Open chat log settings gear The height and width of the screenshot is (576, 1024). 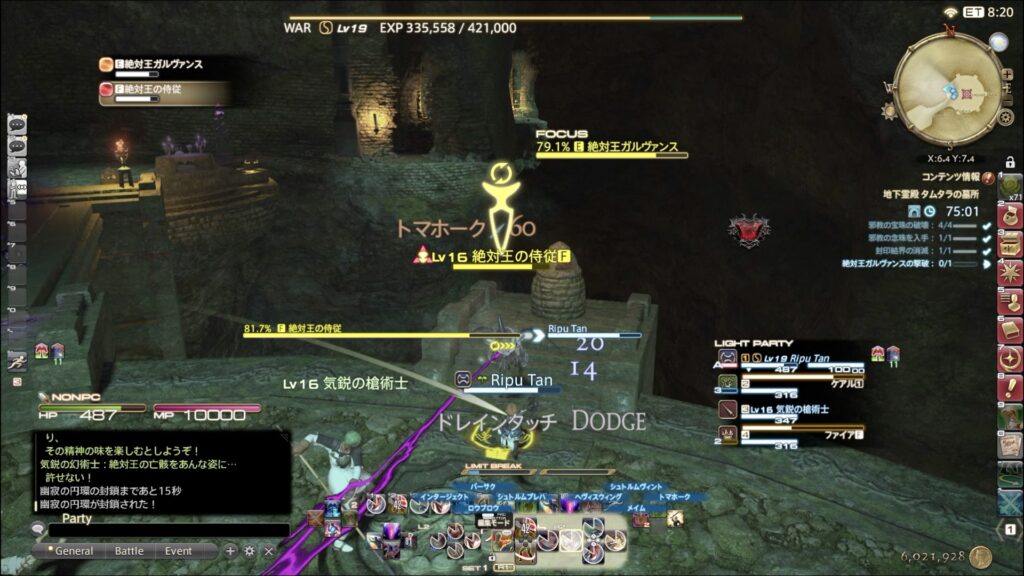(250, 551)
